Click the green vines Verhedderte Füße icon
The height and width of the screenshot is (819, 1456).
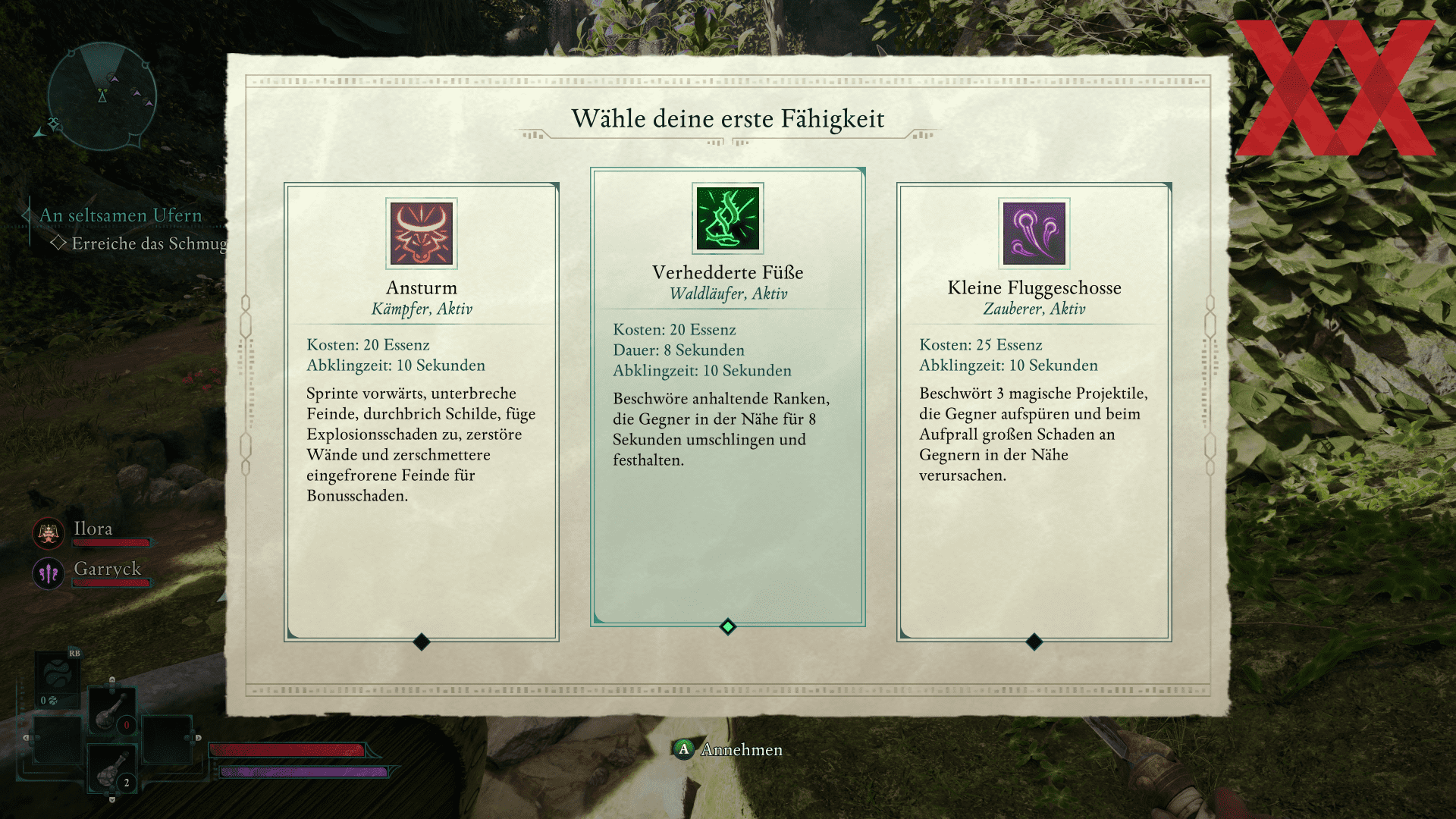728,218
